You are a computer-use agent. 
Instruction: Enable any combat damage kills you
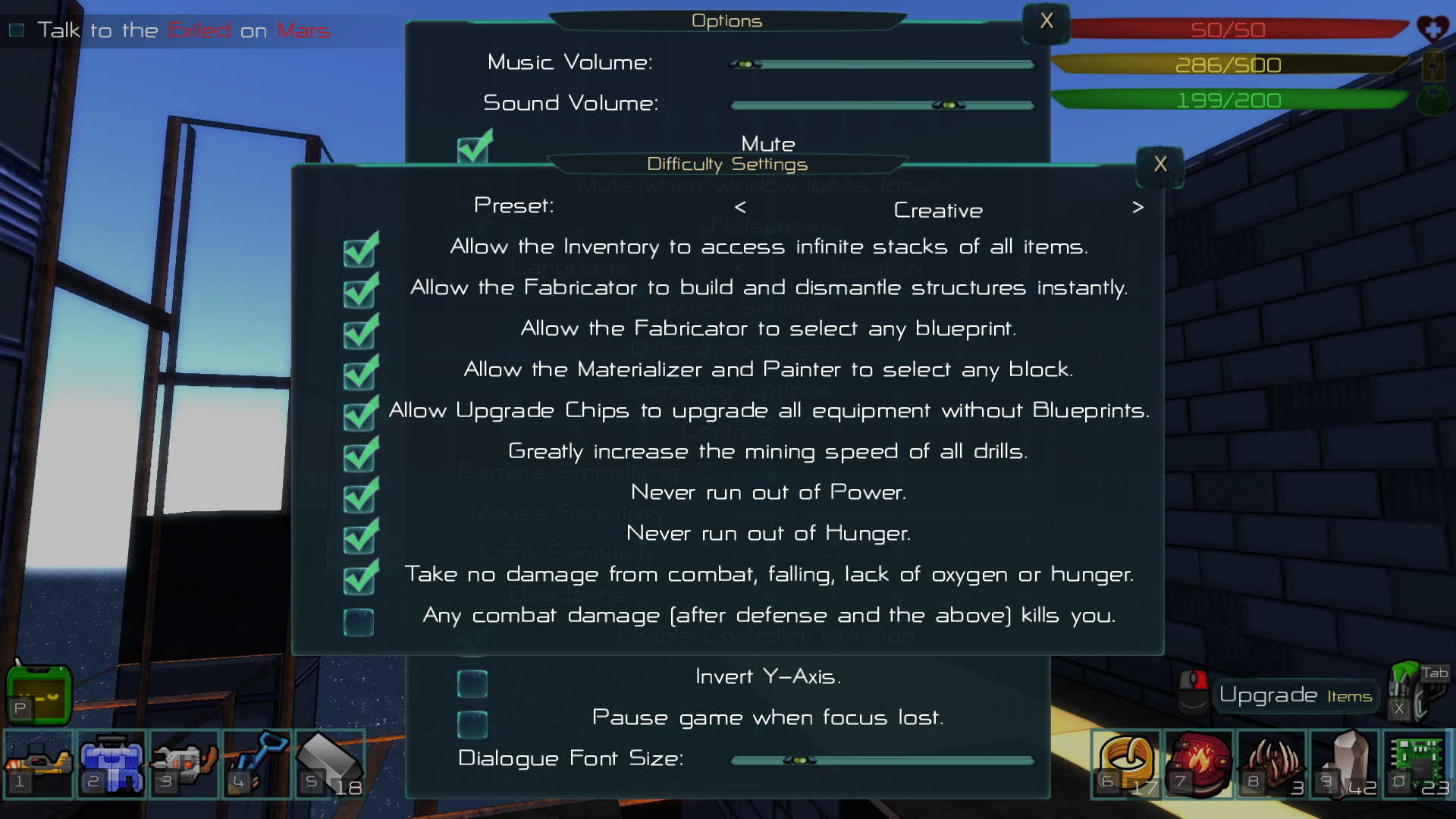[359, 622]
